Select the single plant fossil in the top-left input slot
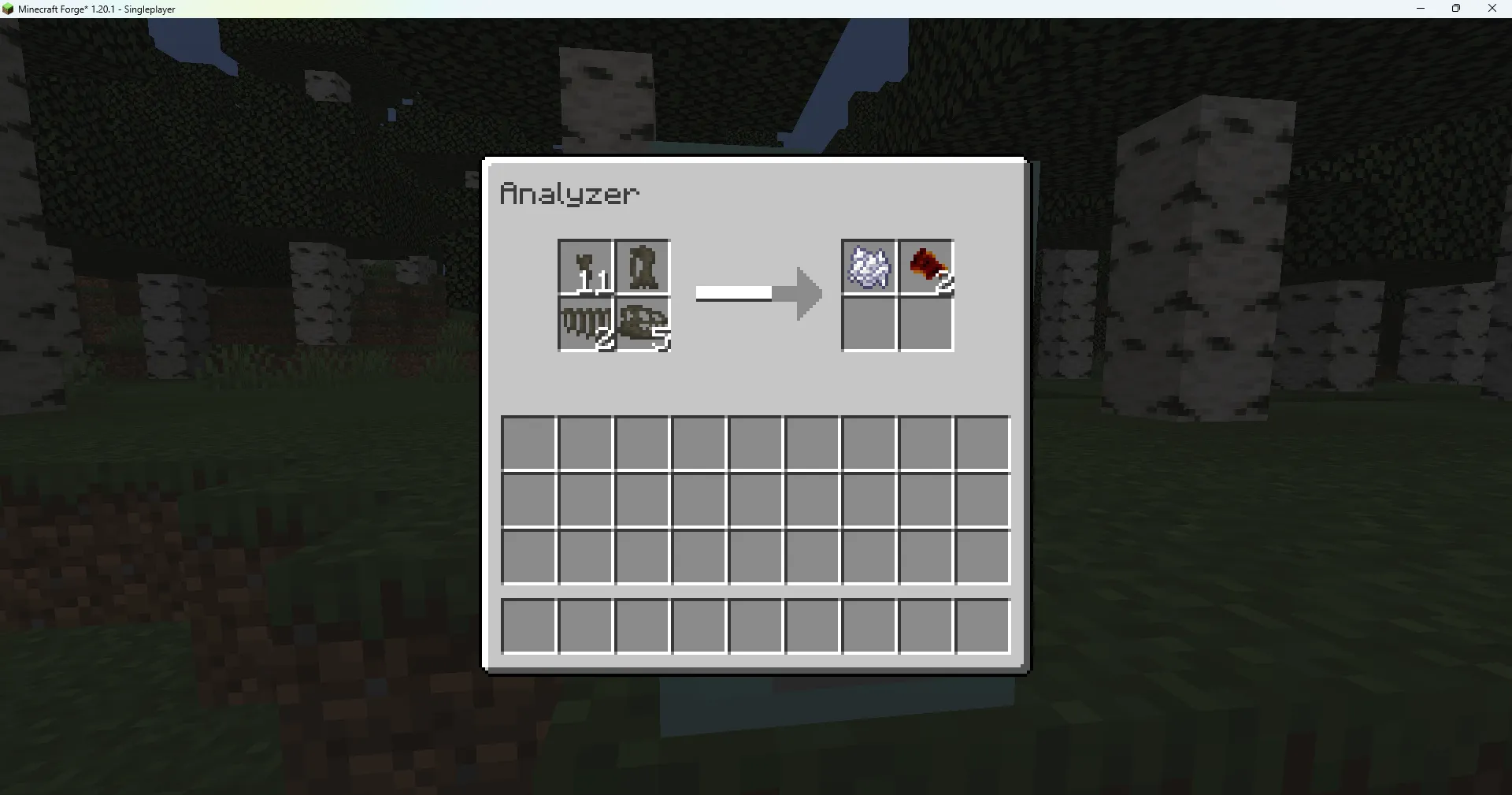Image resolution: width=1512 pixels, height=795 pixels. (585, 266)
